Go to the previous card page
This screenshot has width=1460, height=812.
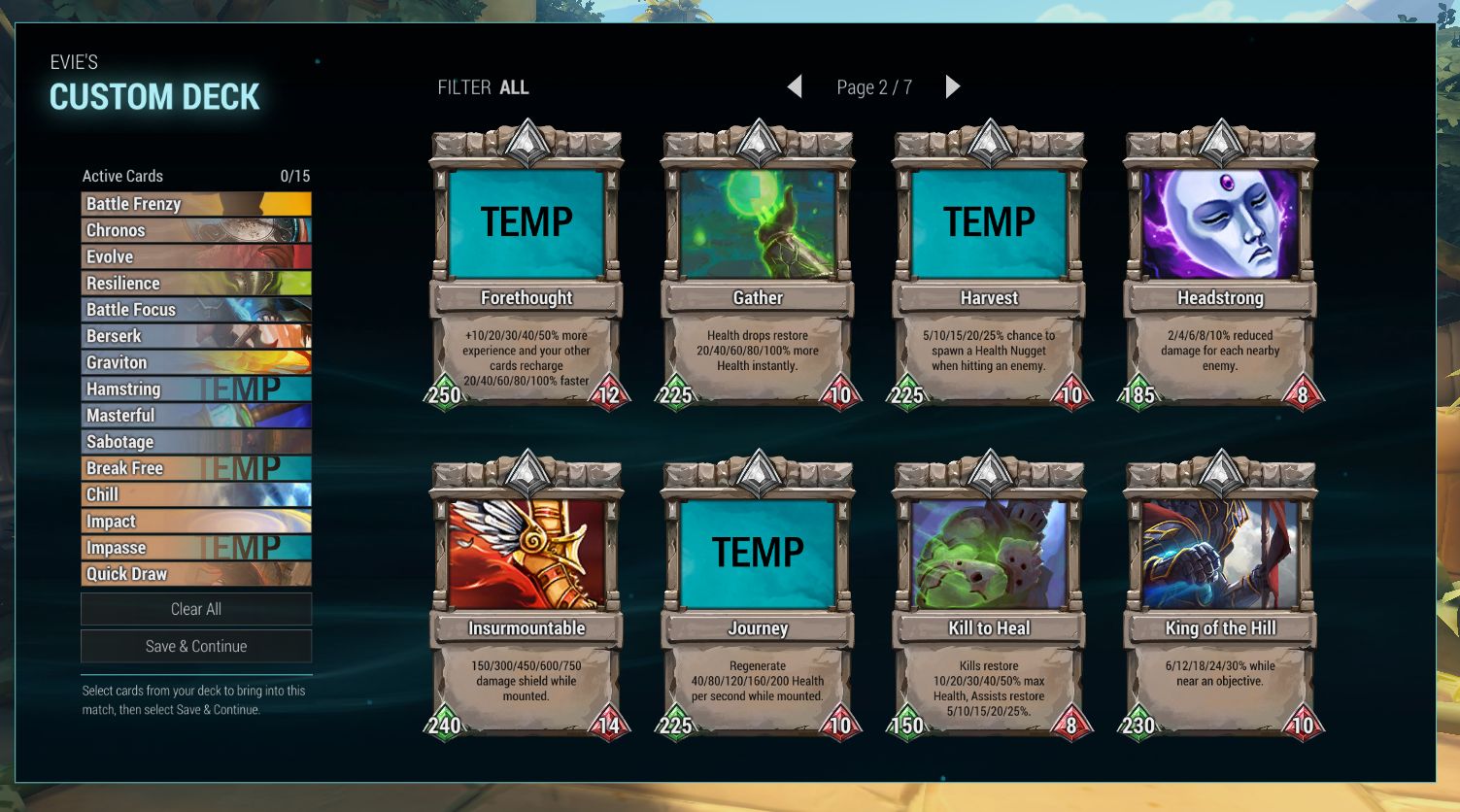pyautogui.click(x=795, y=87)
